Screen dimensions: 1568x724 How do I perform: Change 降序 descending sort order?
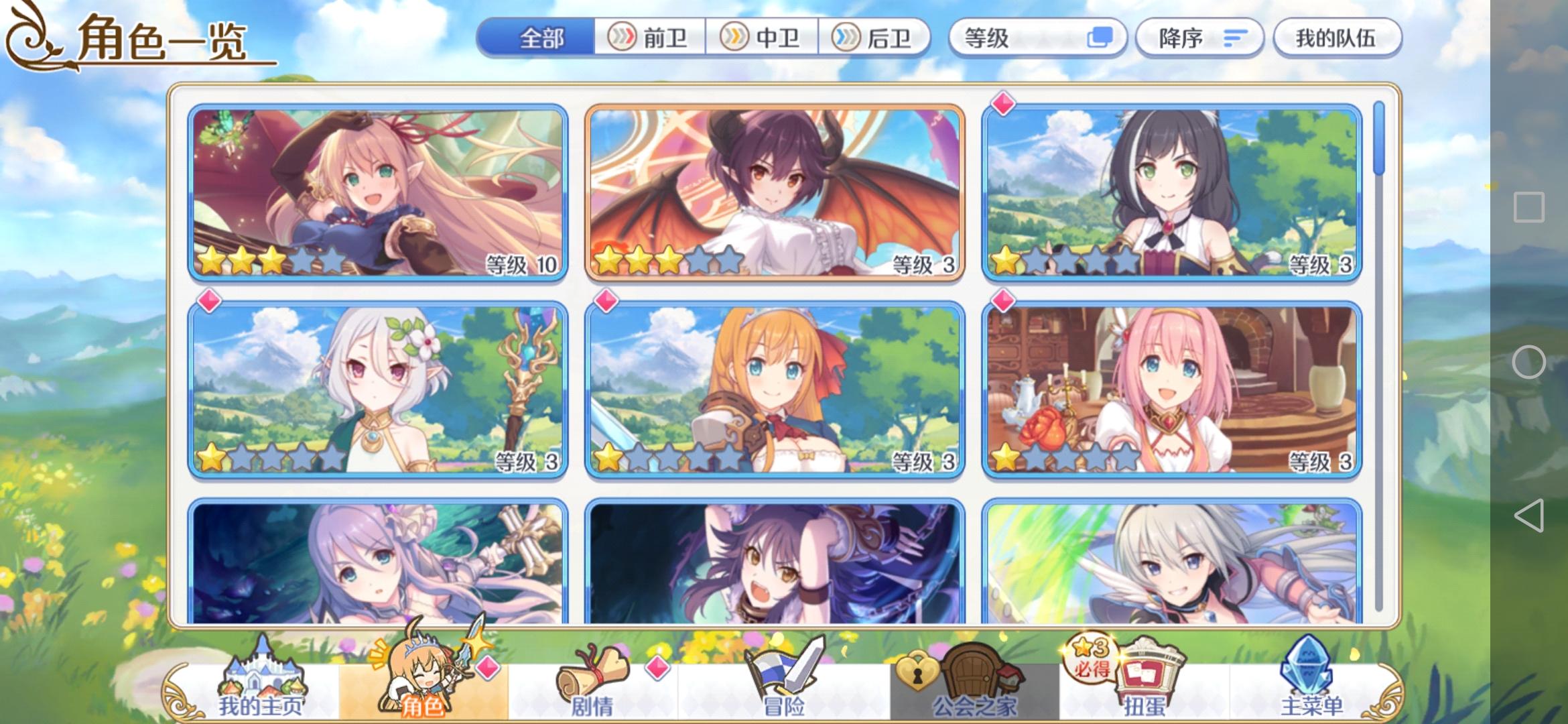(1199, 38)
